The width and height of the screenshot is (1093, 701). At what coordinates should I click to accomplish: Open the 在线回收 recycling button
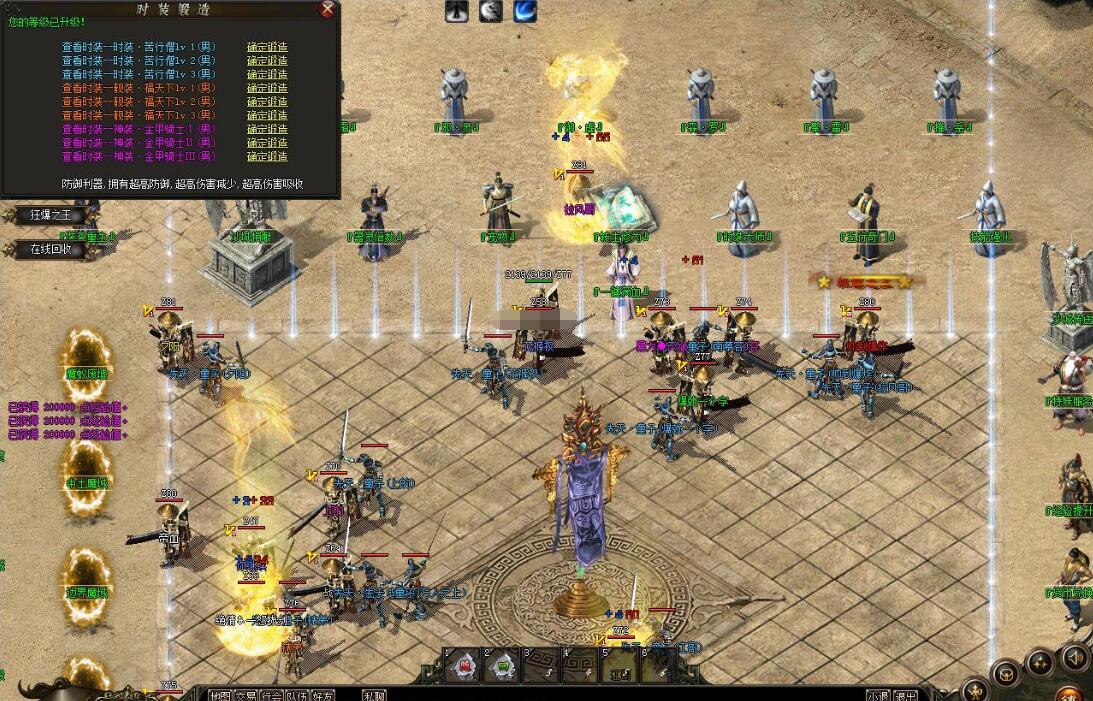(x=52, y=249)
